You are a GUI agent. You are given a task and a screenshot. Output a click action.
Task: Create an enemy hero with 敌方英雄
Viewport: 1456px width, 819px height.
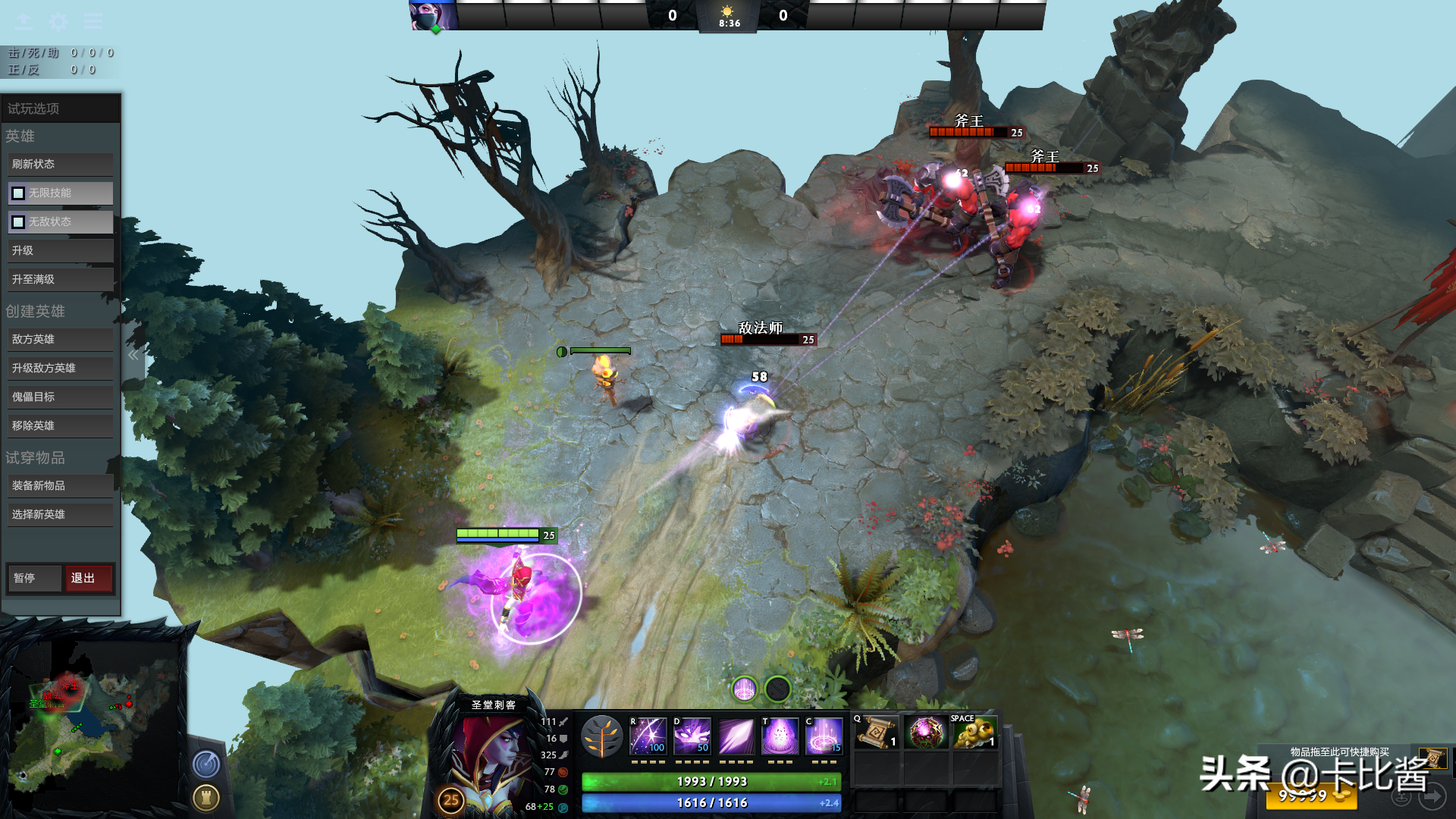[x=61, y=339]
